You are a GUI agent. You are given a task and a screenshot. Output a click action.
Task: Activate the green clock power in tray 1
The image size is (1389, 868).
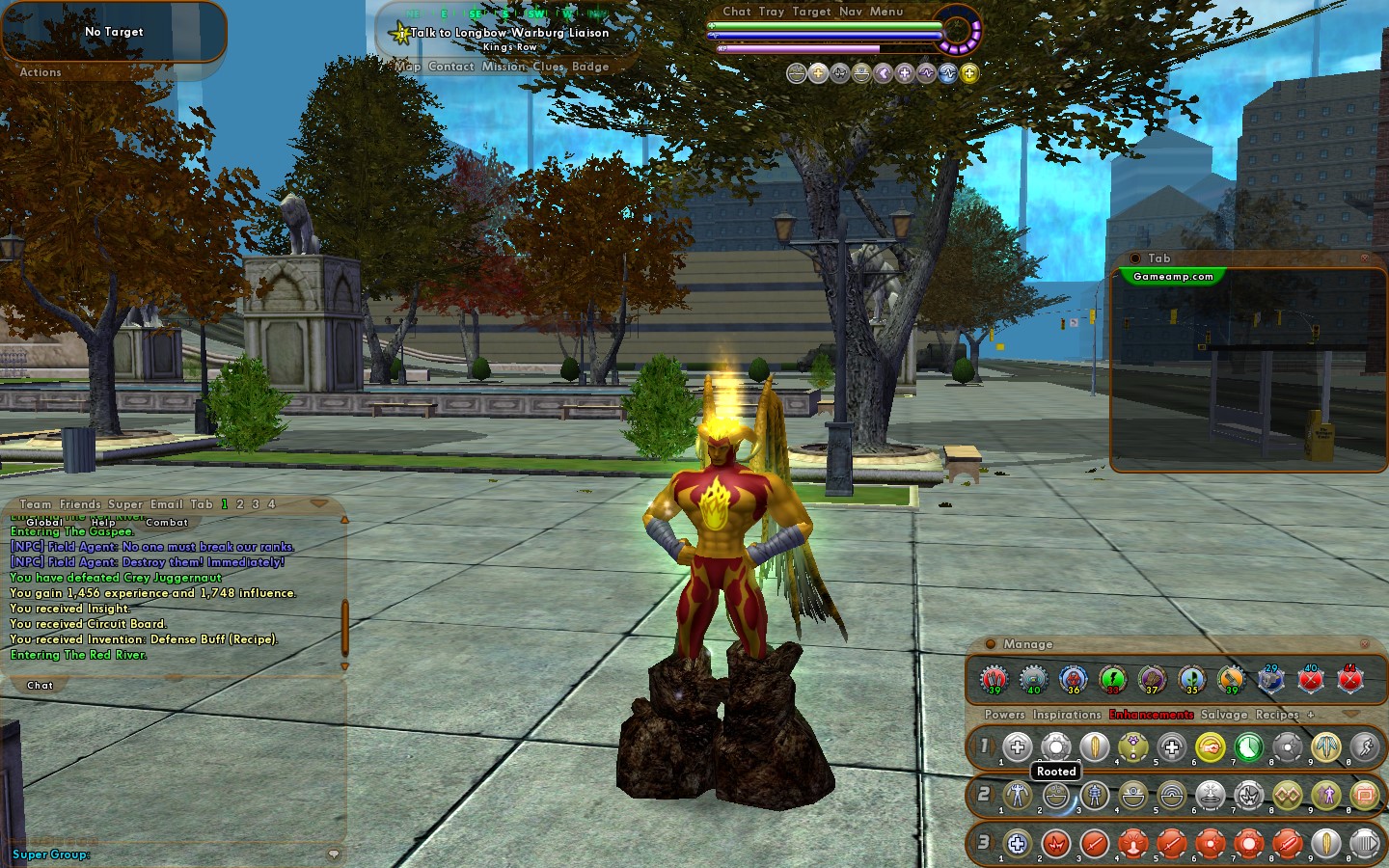[1248, 747]
